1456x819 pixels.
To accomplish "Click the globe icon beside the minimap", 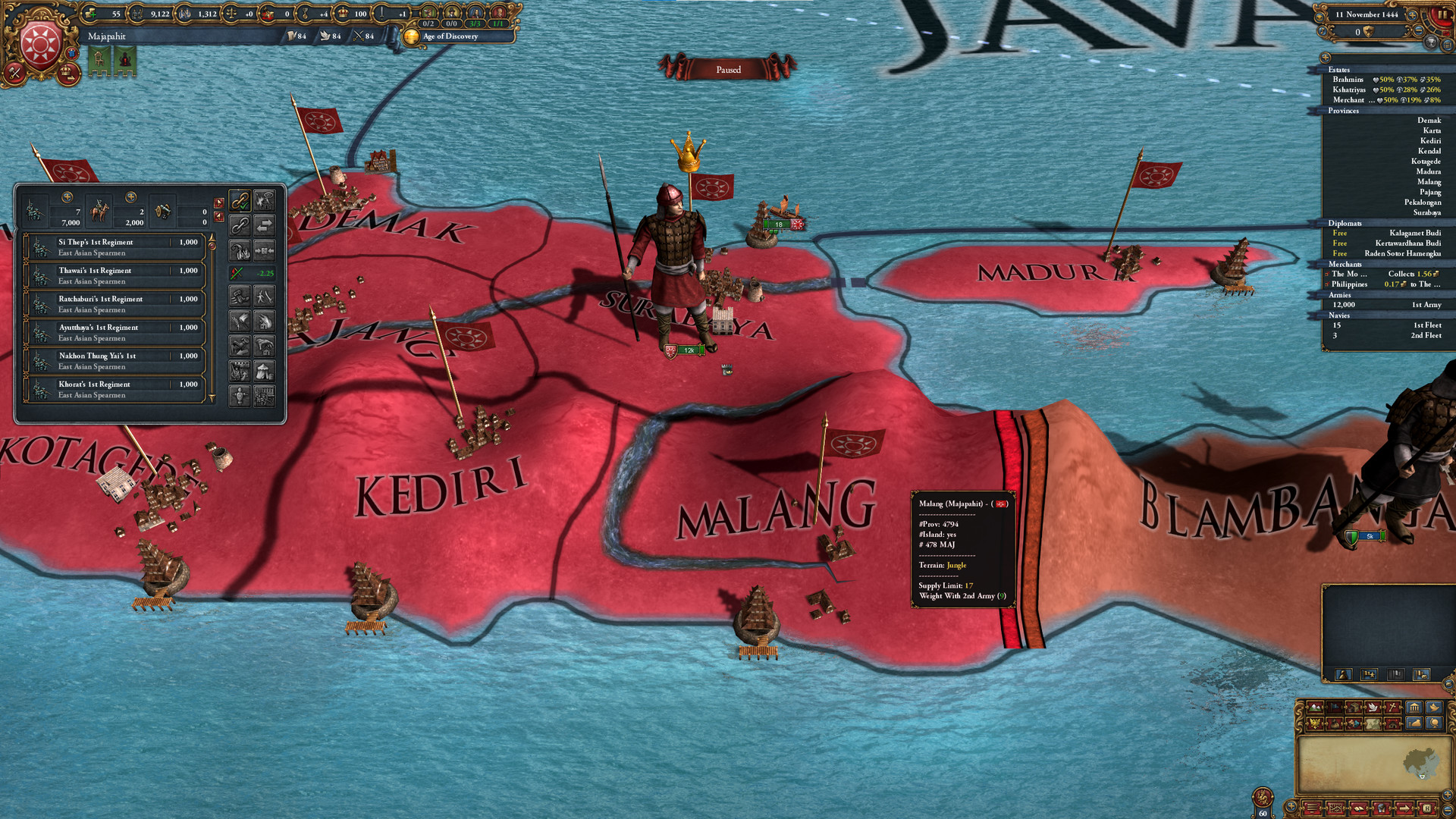I will [x=1434, y=723].
